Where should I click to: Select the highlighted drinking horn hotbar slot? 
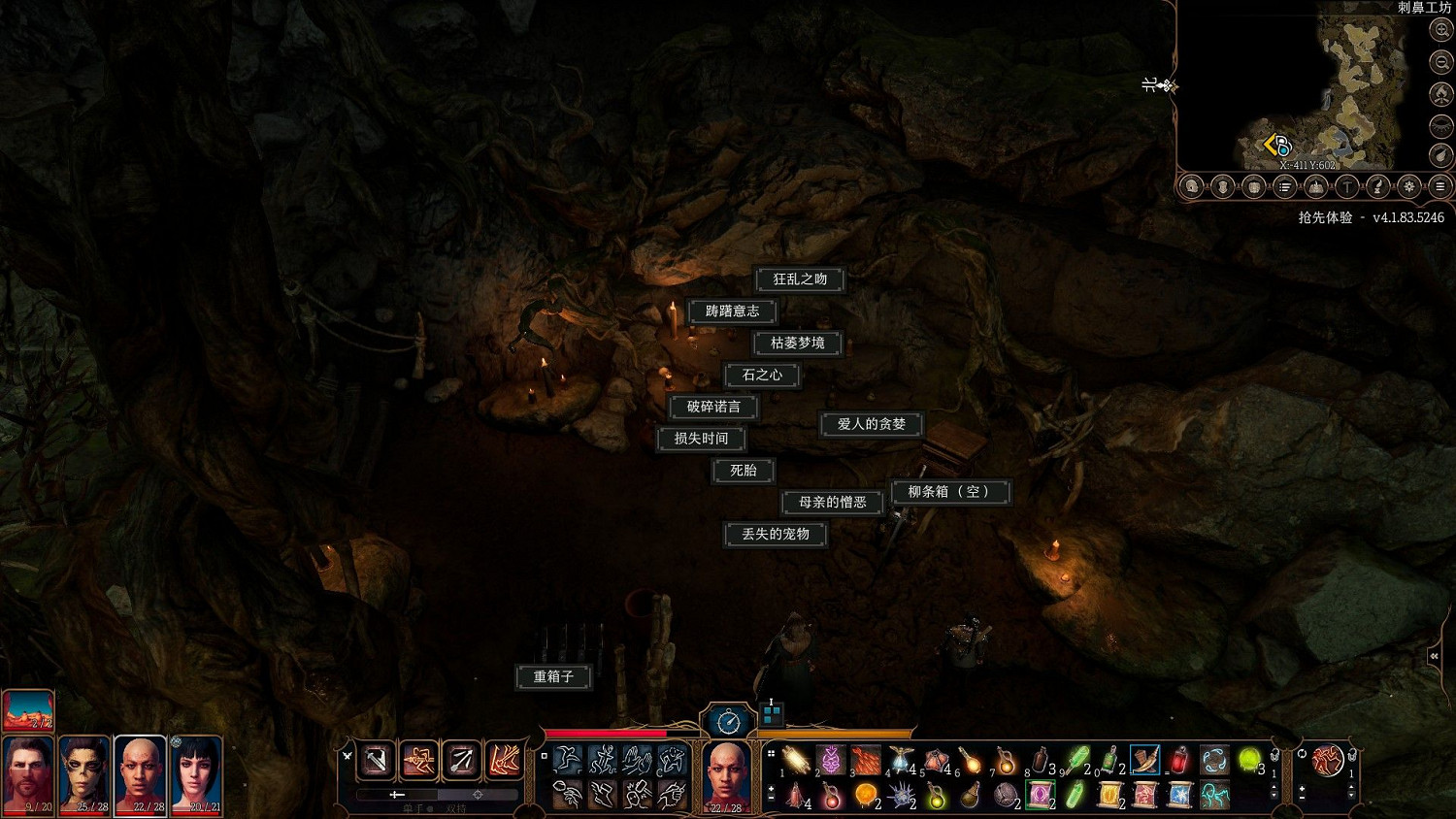coord(1145,759)
